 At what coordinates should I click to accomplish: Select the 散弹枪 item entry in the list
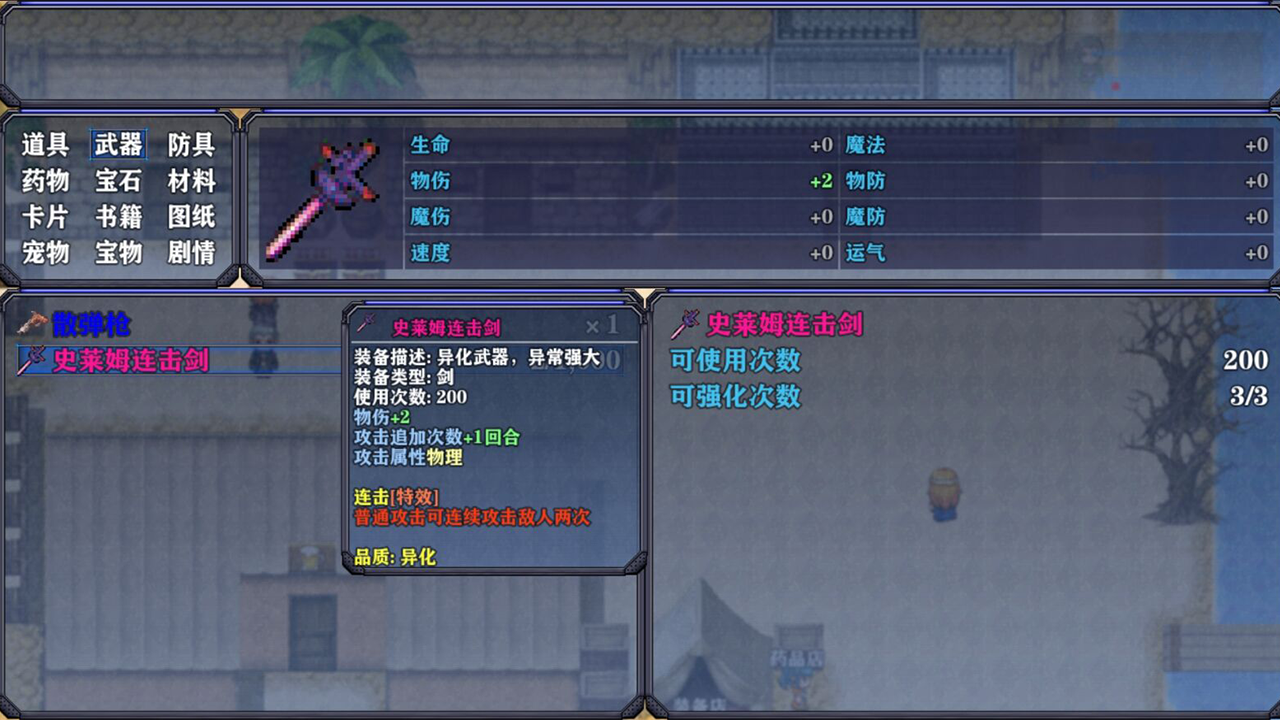(90, 322)
